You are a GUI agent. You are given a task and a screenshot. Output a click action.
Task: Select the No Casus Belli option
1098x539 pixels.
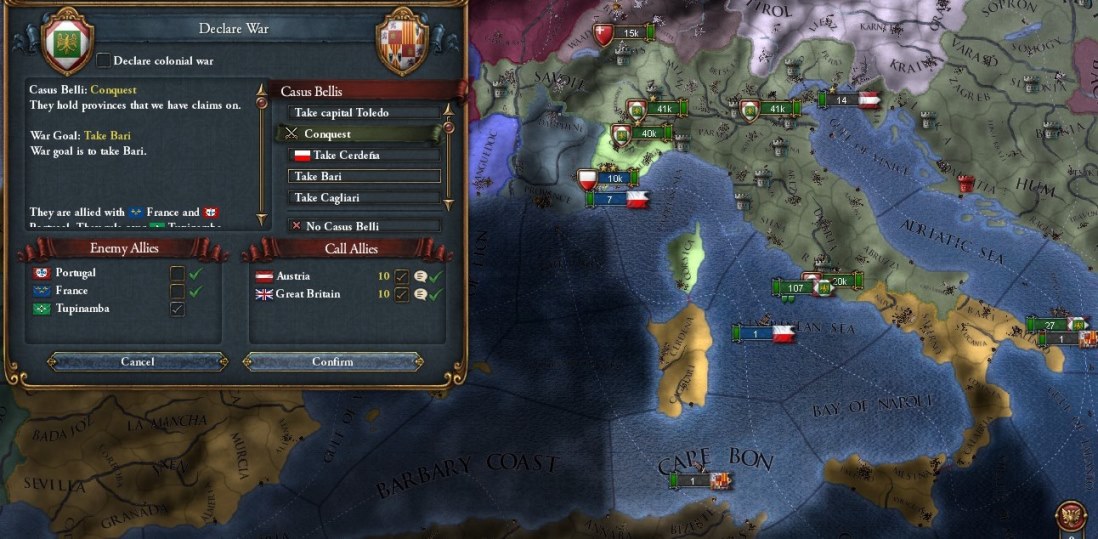pos(363,226)
